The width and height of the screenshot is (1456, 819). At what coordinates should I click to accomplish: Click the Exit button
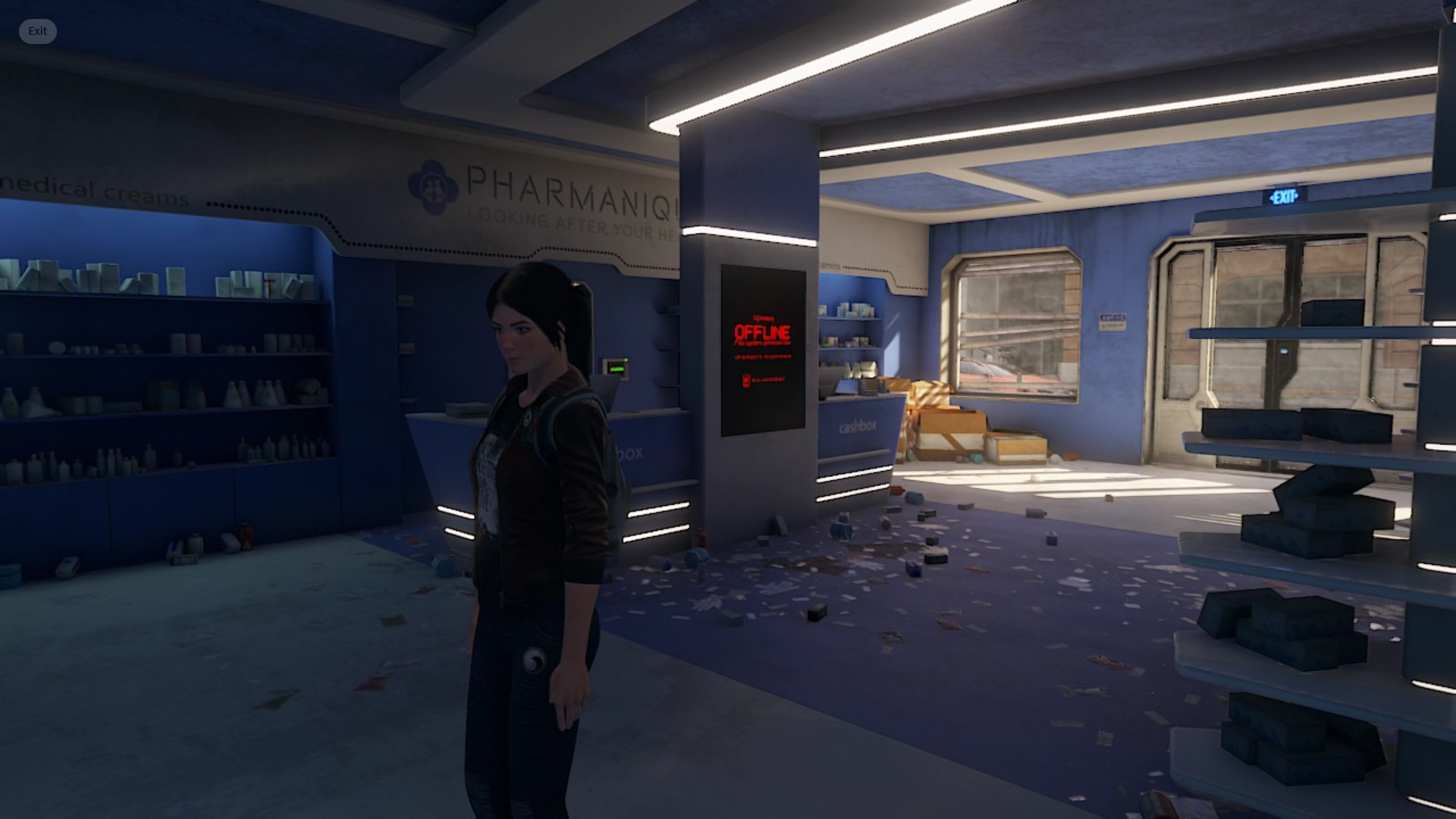[37, 31]
